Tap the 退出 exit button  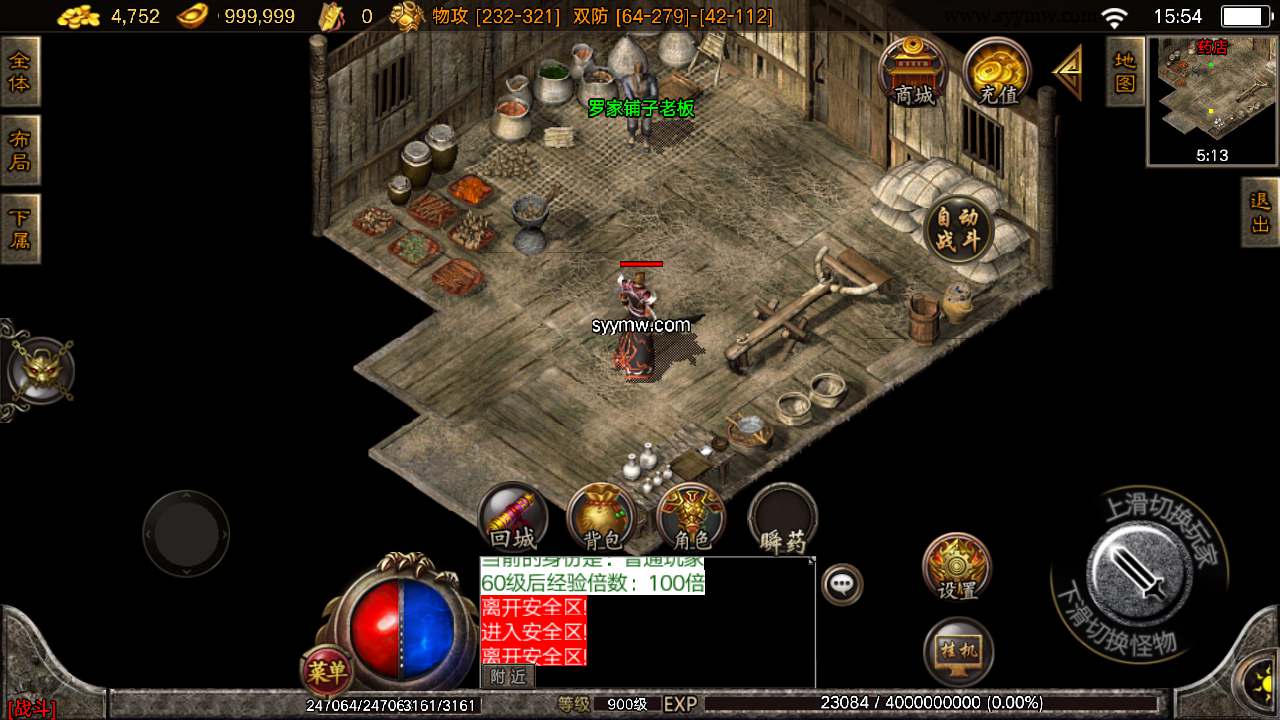[1260, 212]
